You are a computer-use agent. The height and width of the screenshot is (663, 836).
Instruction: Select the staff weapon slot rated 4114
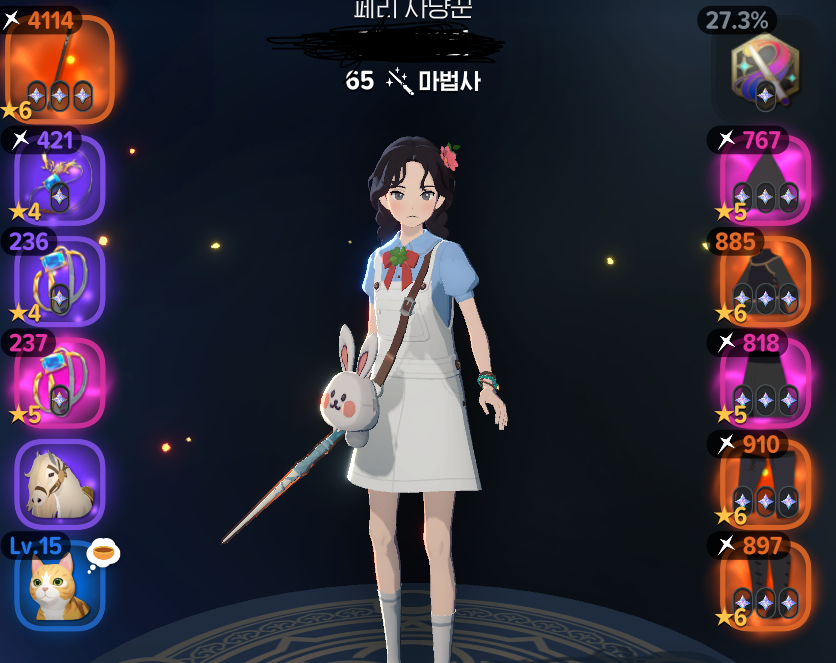(59, 68)
